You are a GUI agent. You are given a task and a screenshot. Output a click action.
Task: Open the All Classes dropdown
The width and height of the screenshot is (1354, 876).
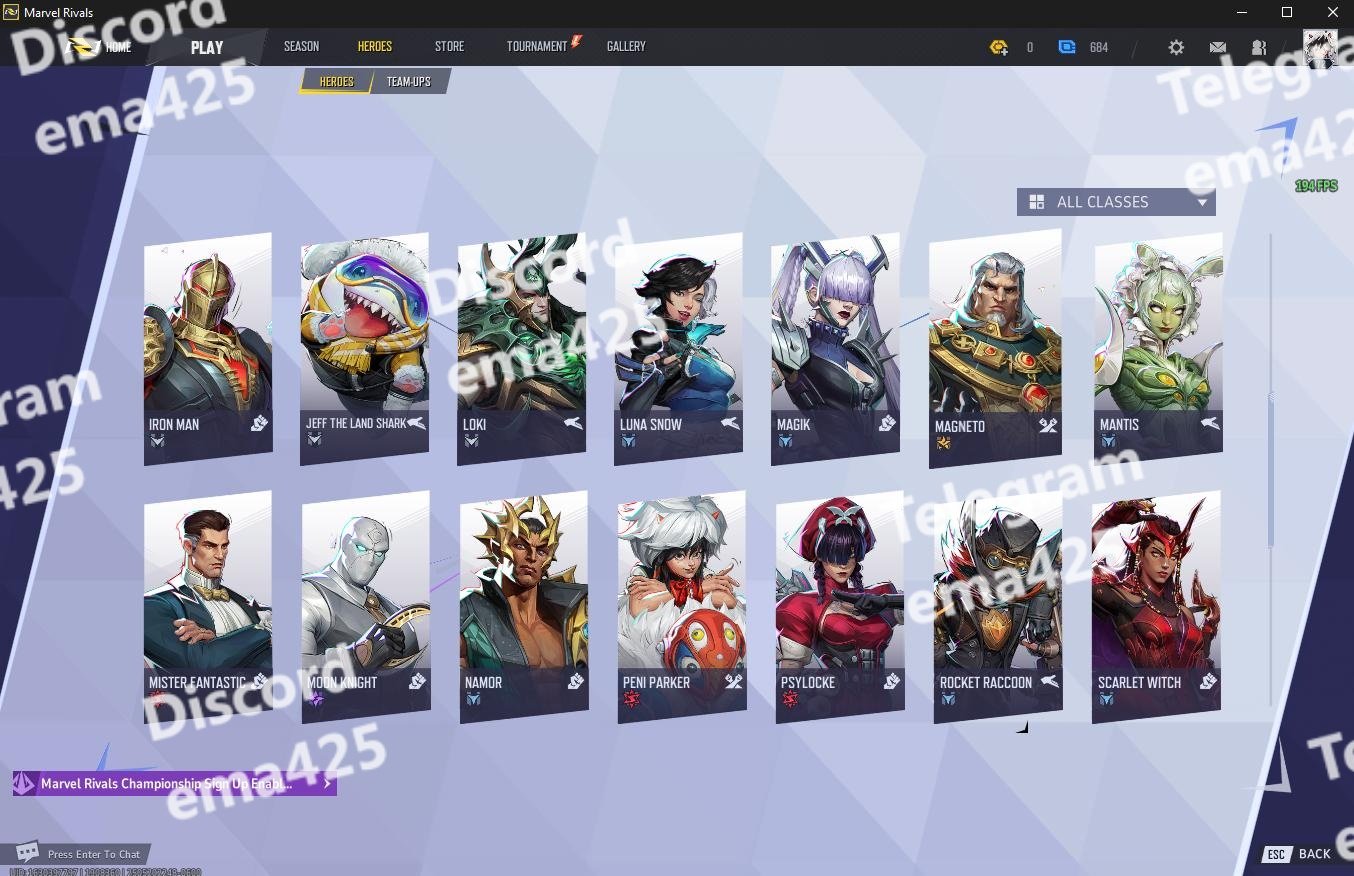(x=1116, y=202)
